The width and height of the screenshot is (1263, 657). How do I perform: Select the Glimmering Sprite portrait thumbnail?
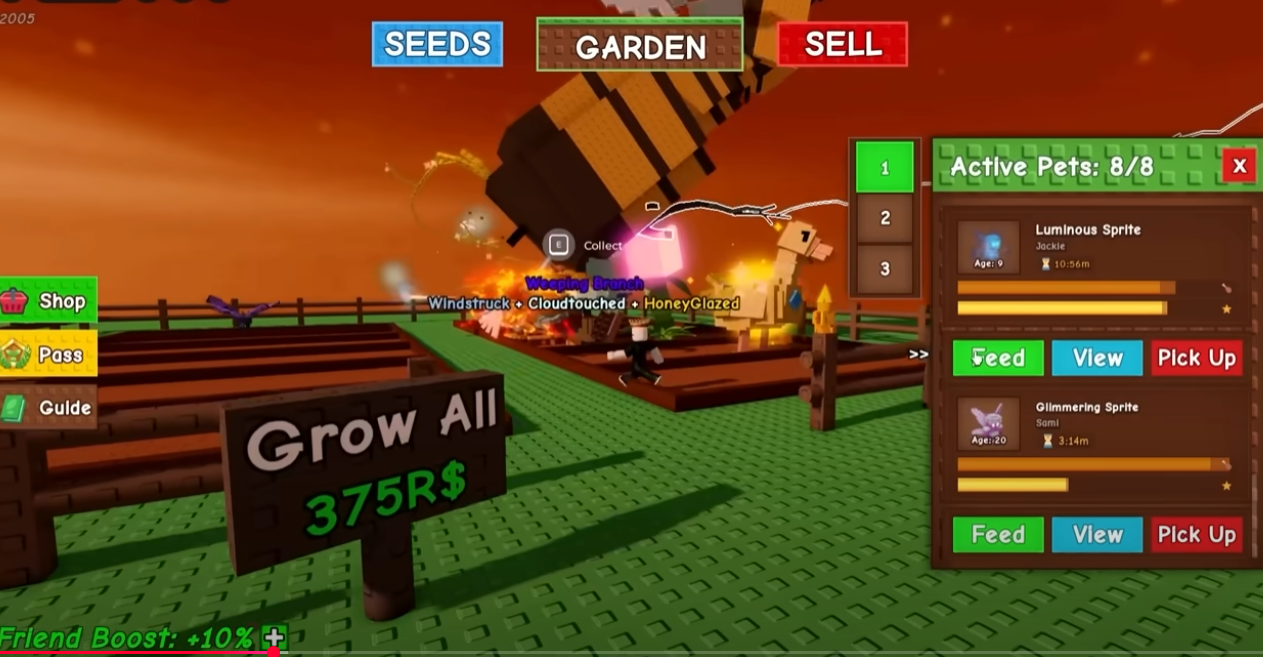click(988, 423)
